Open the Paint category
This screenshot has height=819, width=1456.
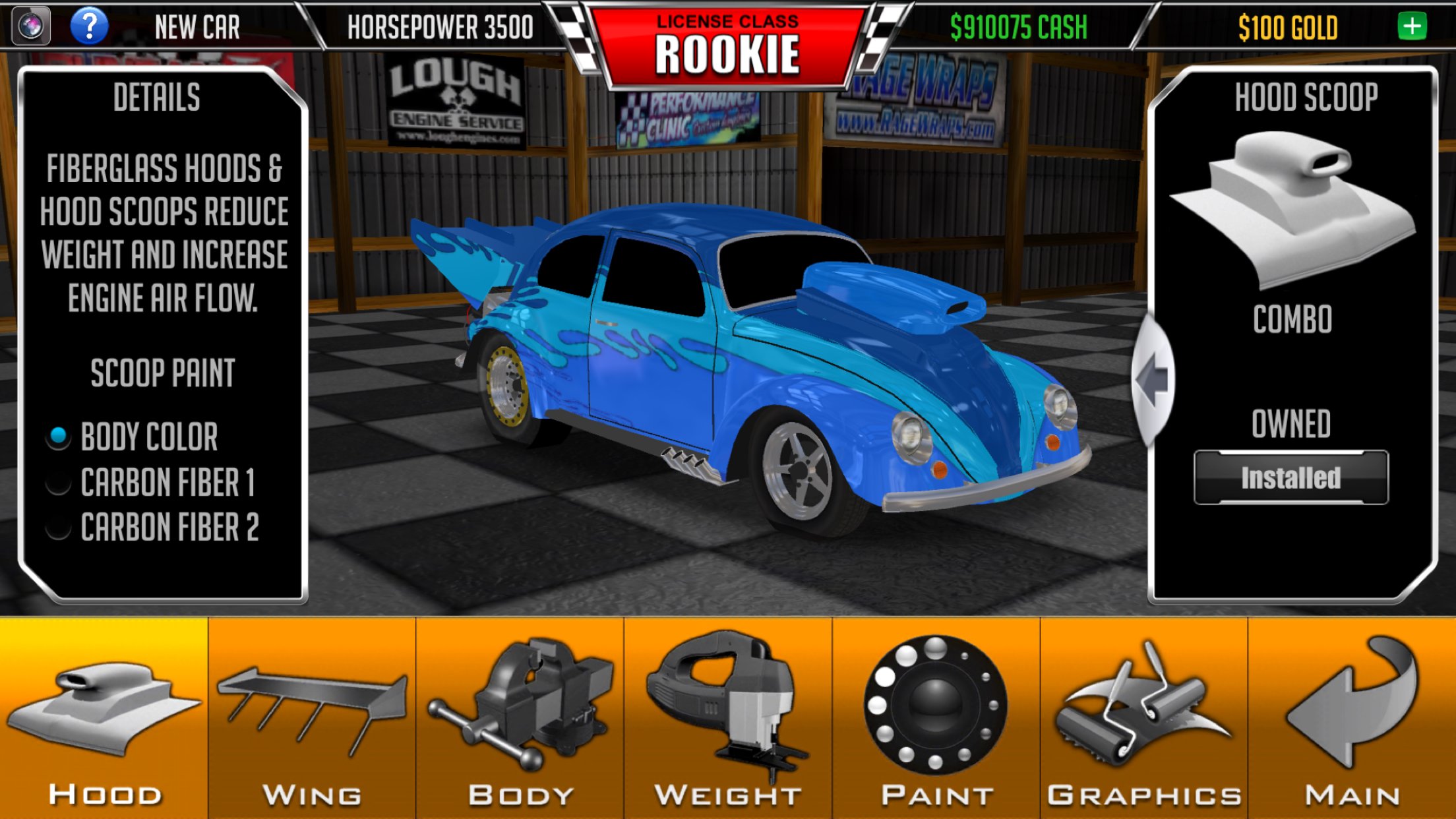[x=936, y=719]
